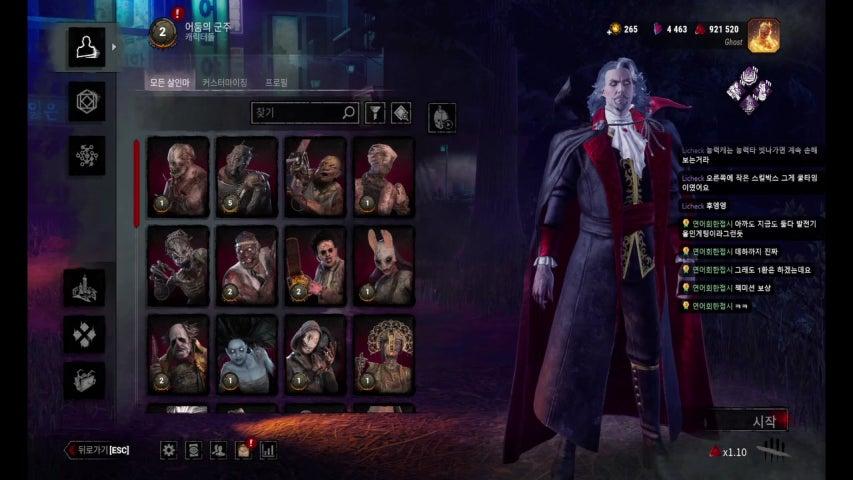Select The Cannibal with chainsaw portrait

coord(314,265)
